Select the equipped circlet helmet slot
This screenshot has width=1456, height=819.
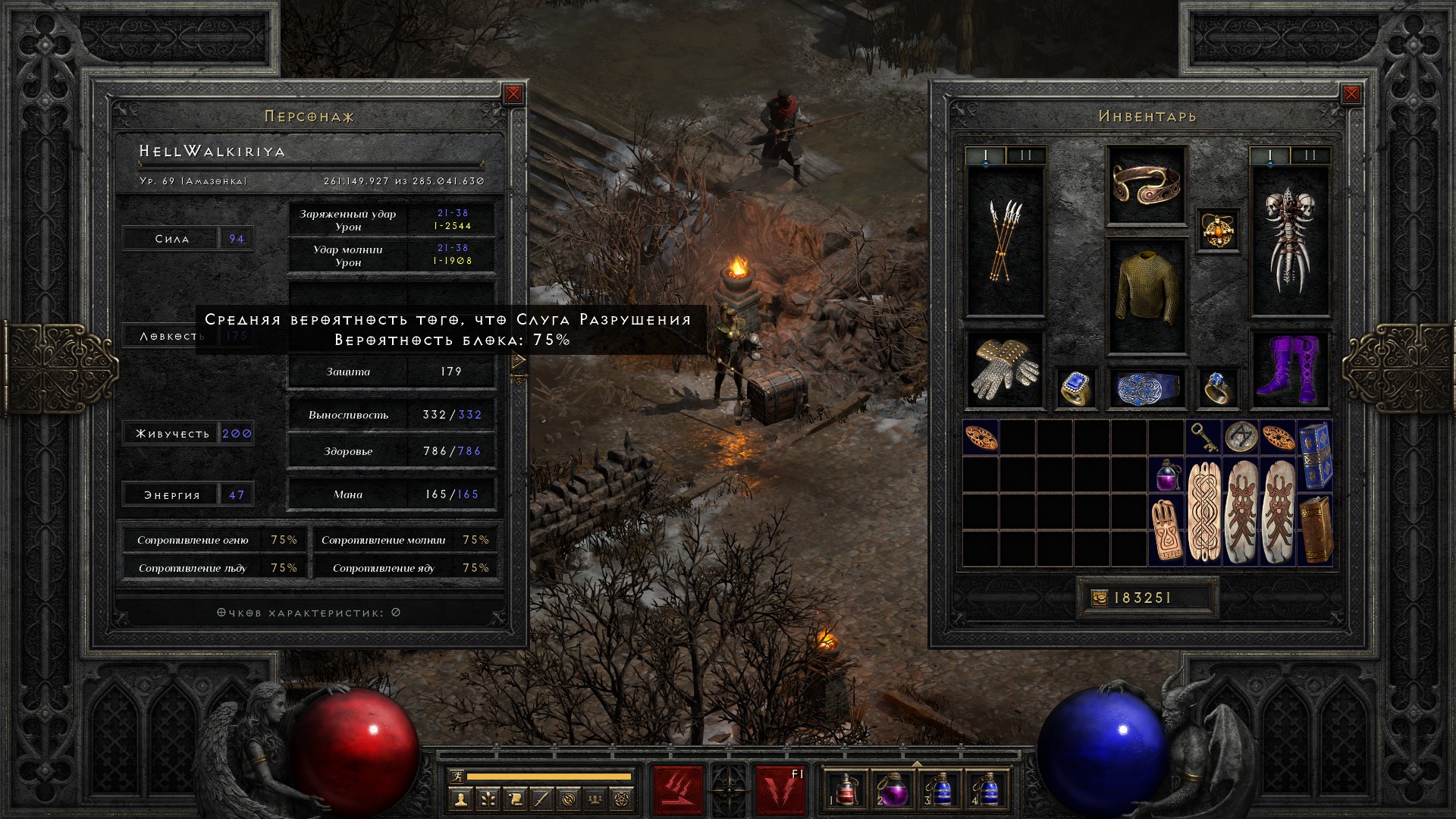click(x=1146, y=185)
